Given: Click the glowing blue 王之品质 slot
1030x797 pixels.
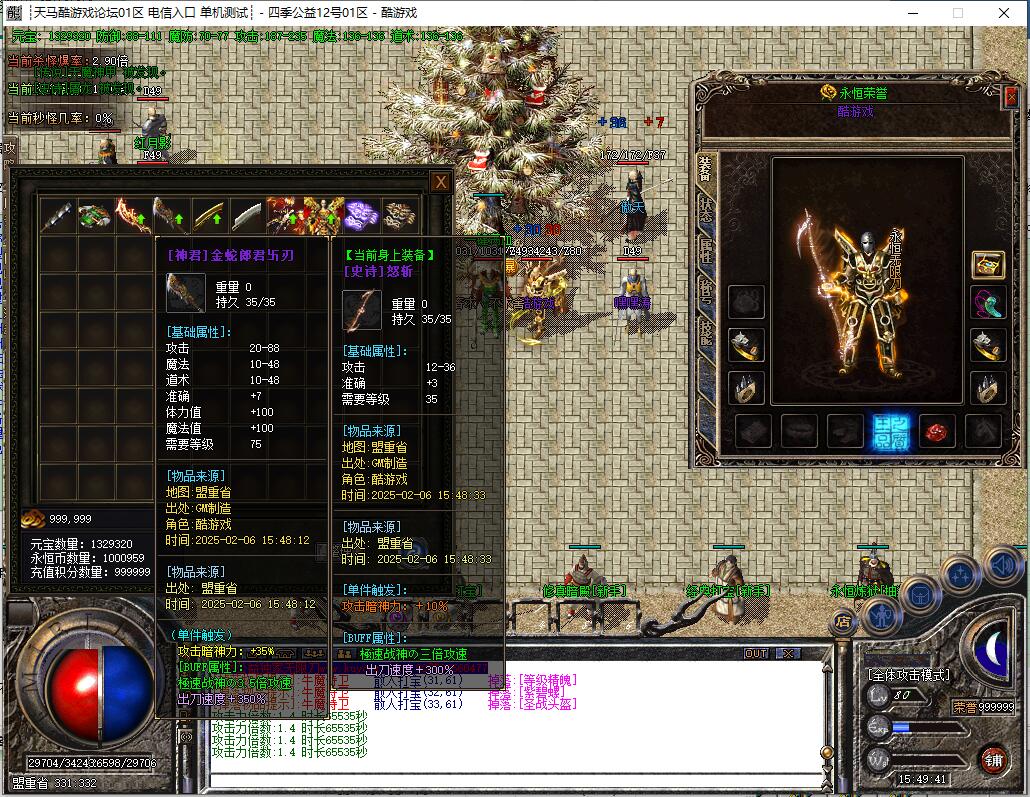Looking at the screenshot, I should click(889, 431).
